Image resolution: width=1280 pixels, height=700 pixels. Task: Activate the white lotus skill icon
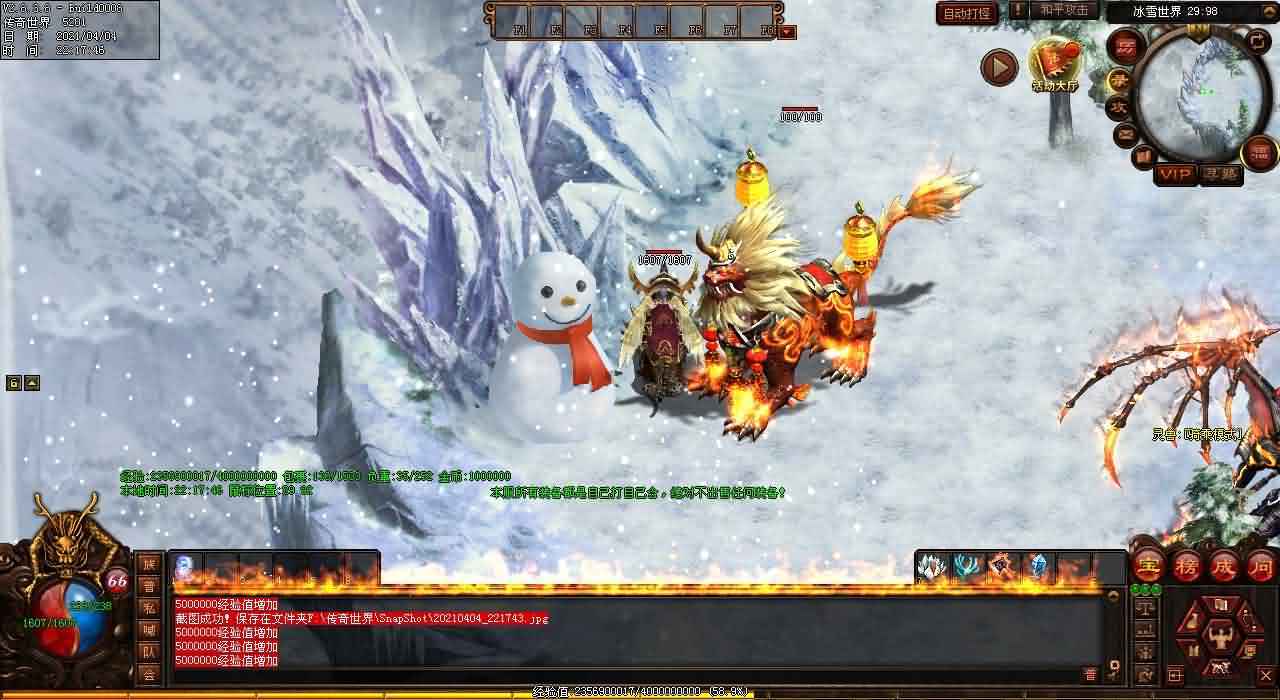point(931,568)
